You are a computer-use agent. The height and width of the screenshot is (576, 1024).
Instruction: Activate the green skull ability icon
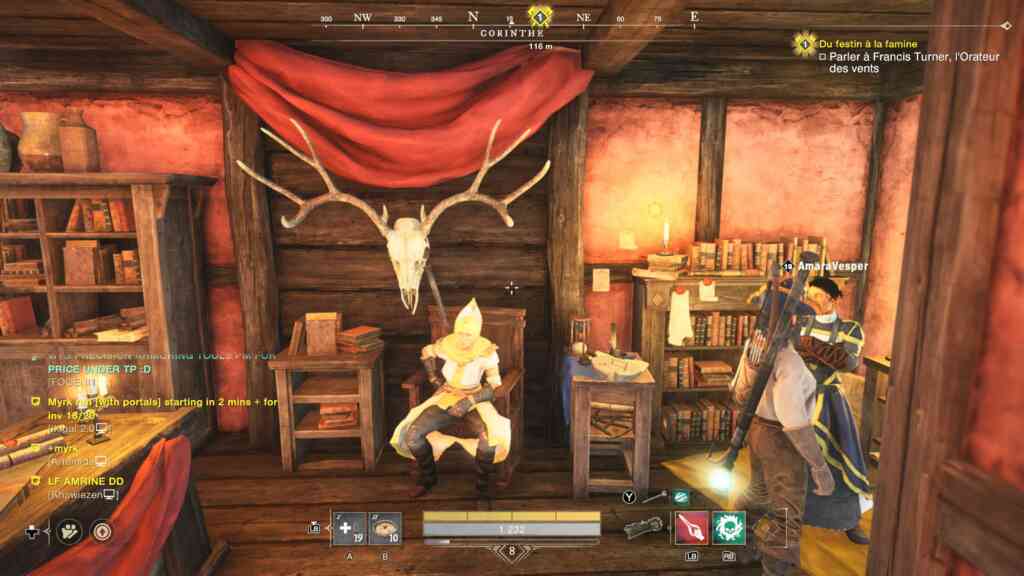click(x=729, y=527)
